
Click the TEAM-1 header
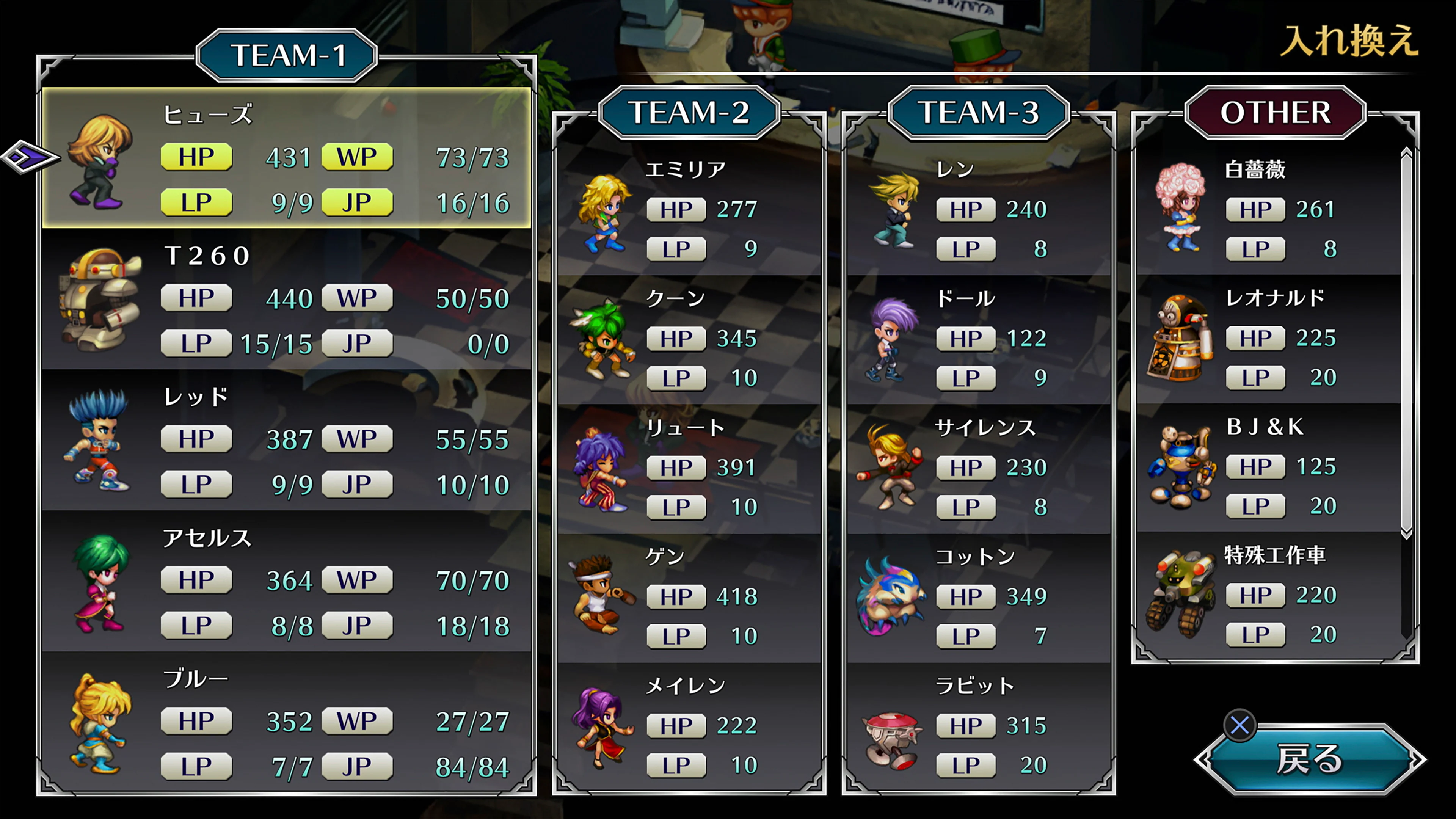(x=288, y=55)
